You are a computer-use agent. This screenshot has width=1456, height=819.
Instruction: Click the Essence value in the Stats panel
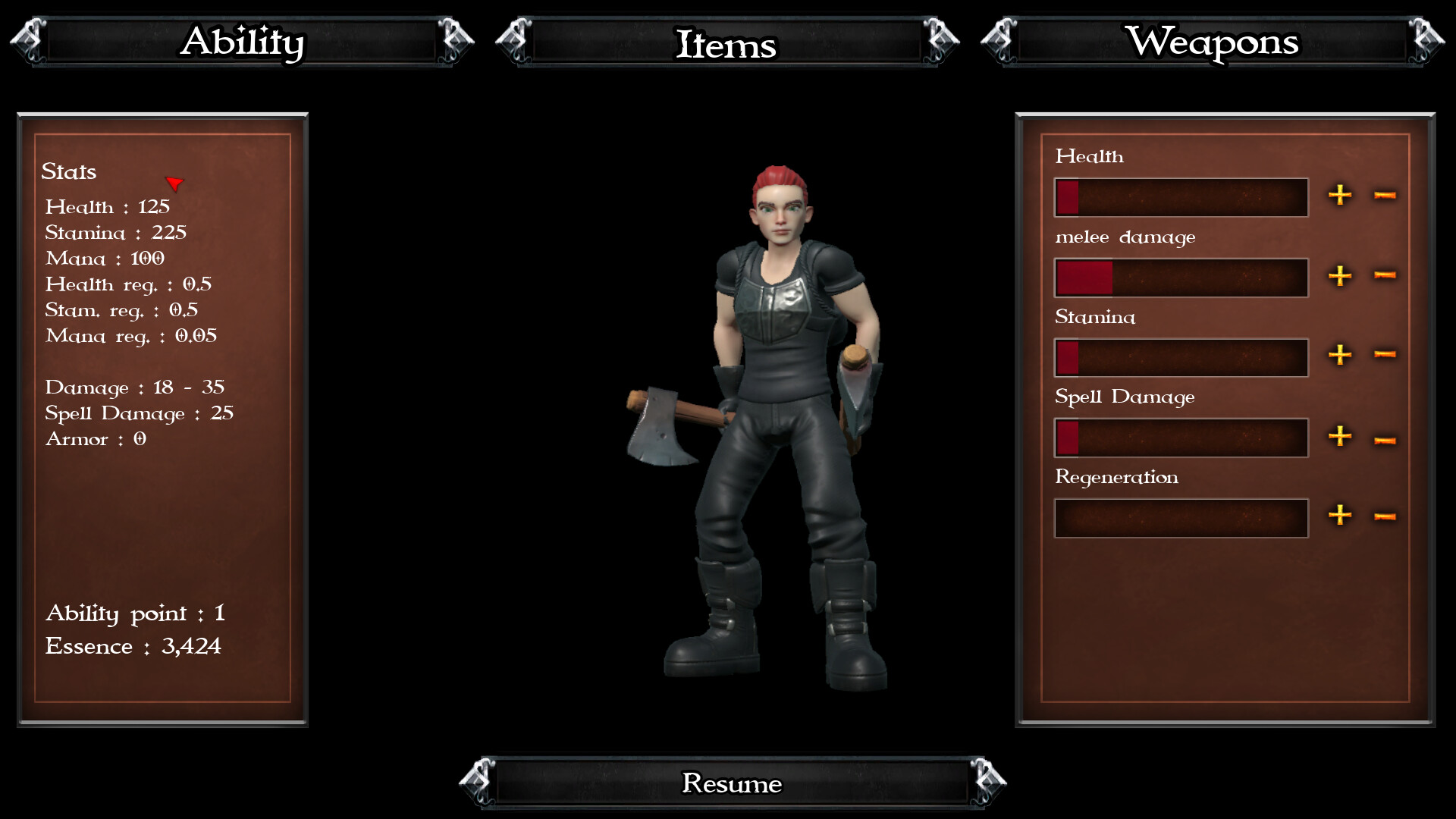pyautogui.click(x=133, y=646)
